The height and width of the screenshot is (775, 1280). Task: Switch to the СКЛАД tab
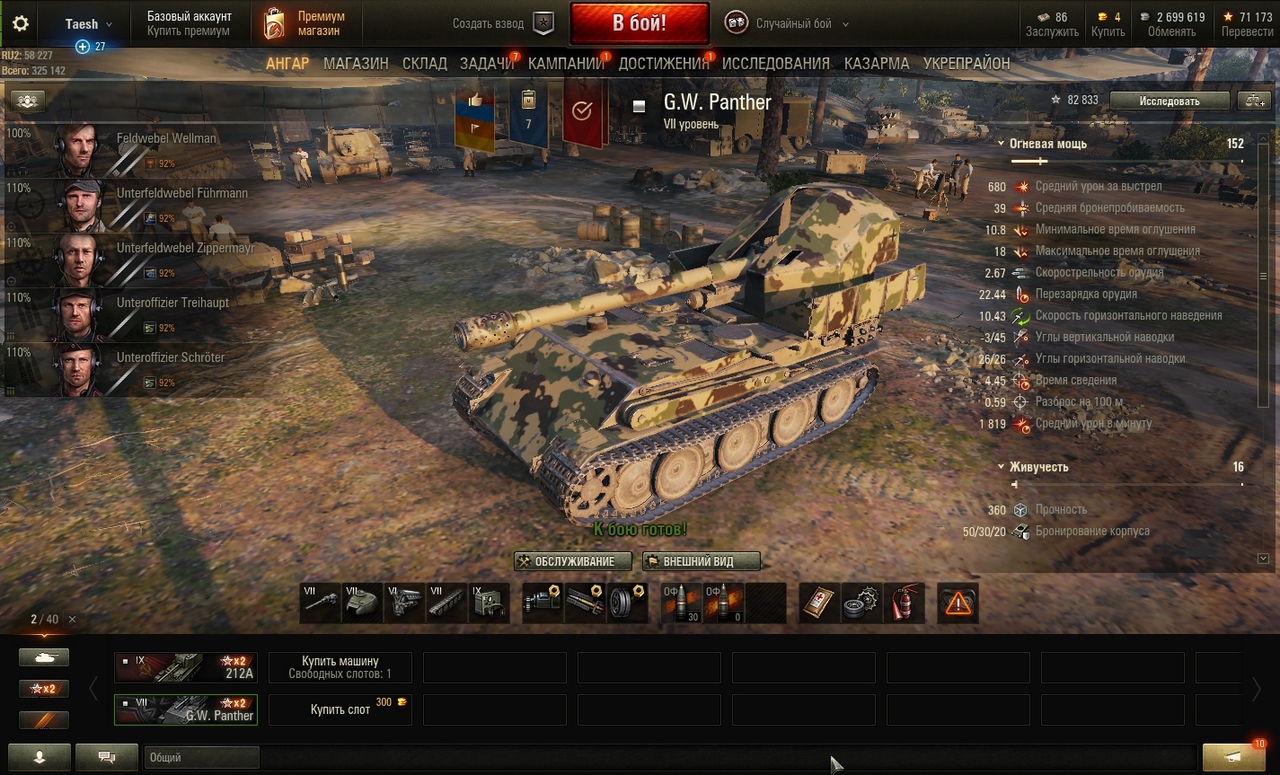pos(424,63)
